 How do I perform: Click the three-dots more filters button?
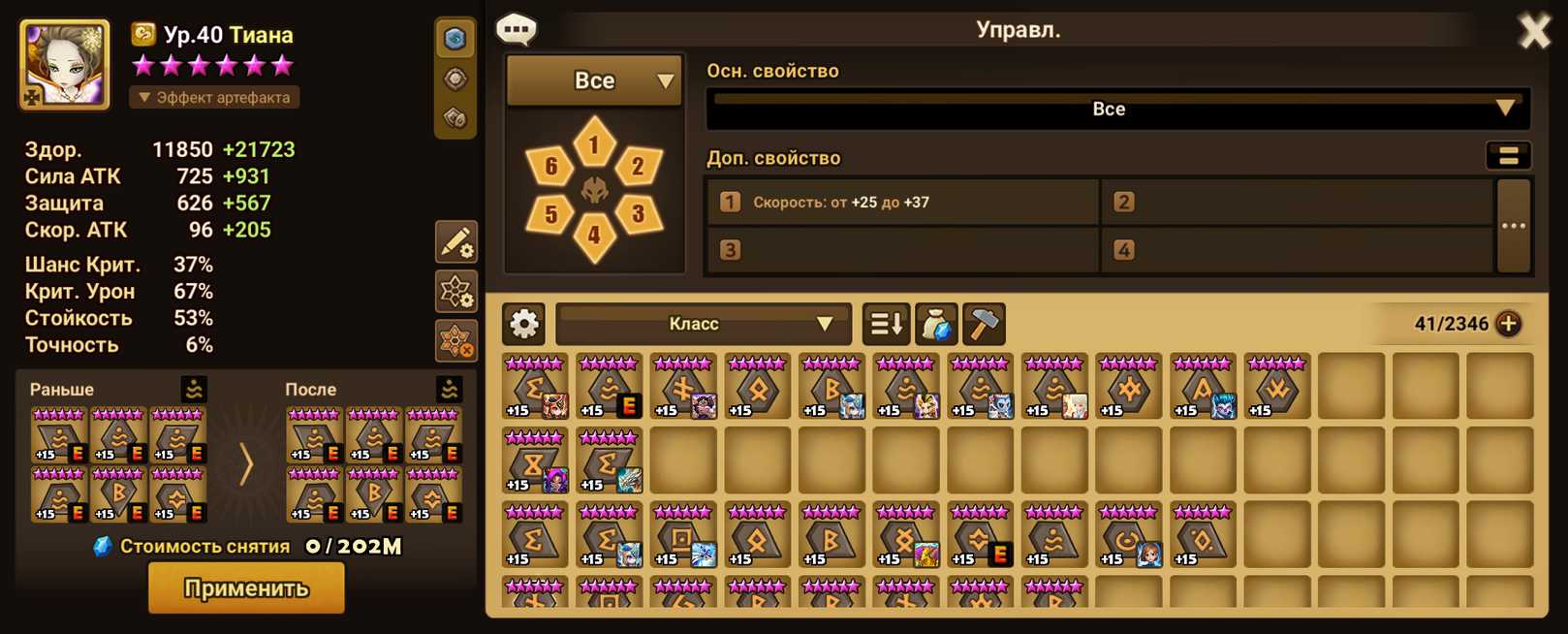click(x=1513, y=226)
